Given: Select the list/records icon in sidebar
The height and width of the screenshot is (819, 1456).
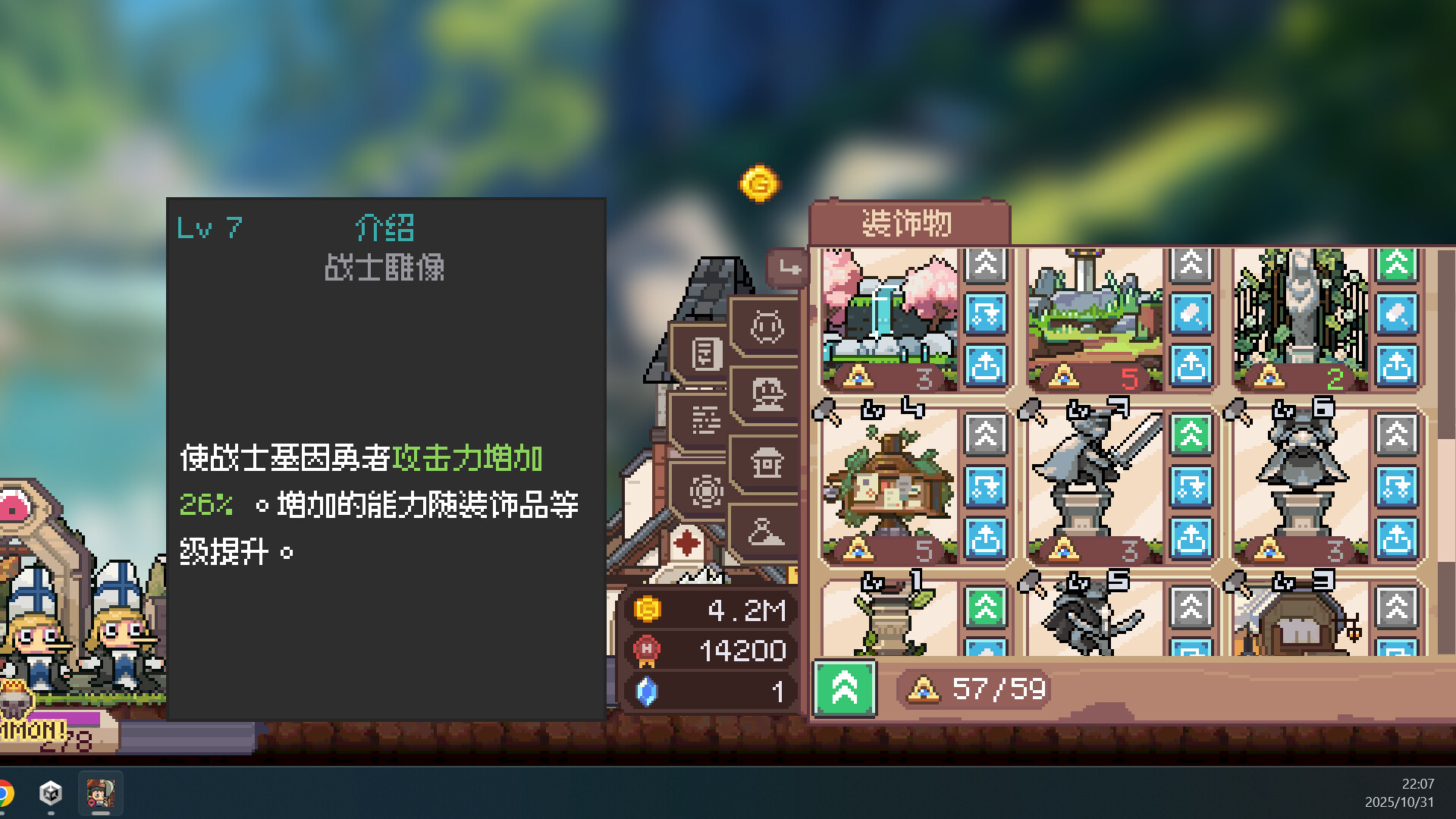Looking at the screenshot, I should (706, 420).
